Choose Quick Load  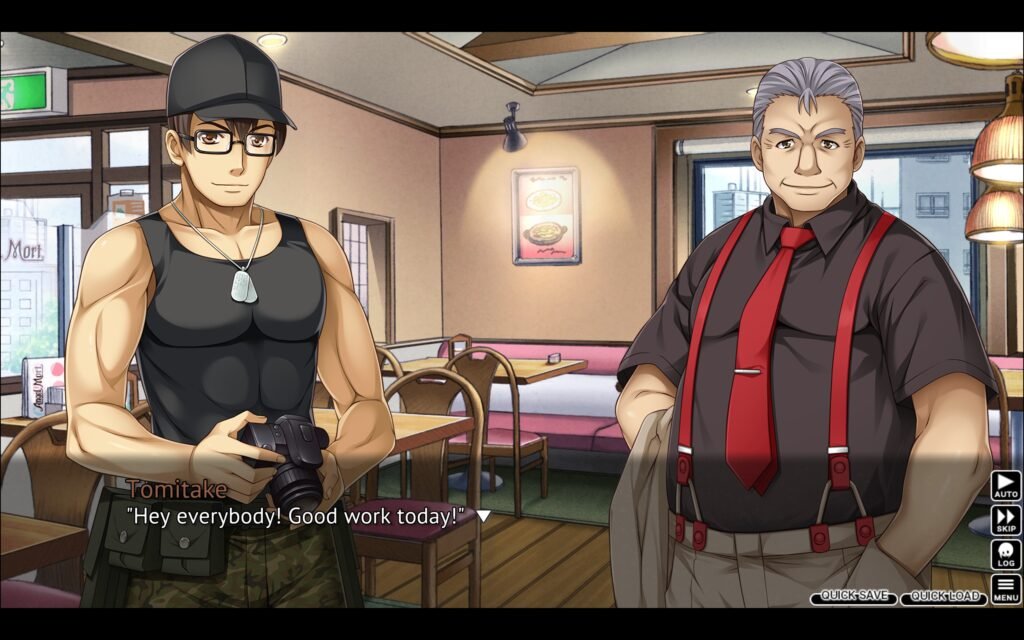point(943,597)
